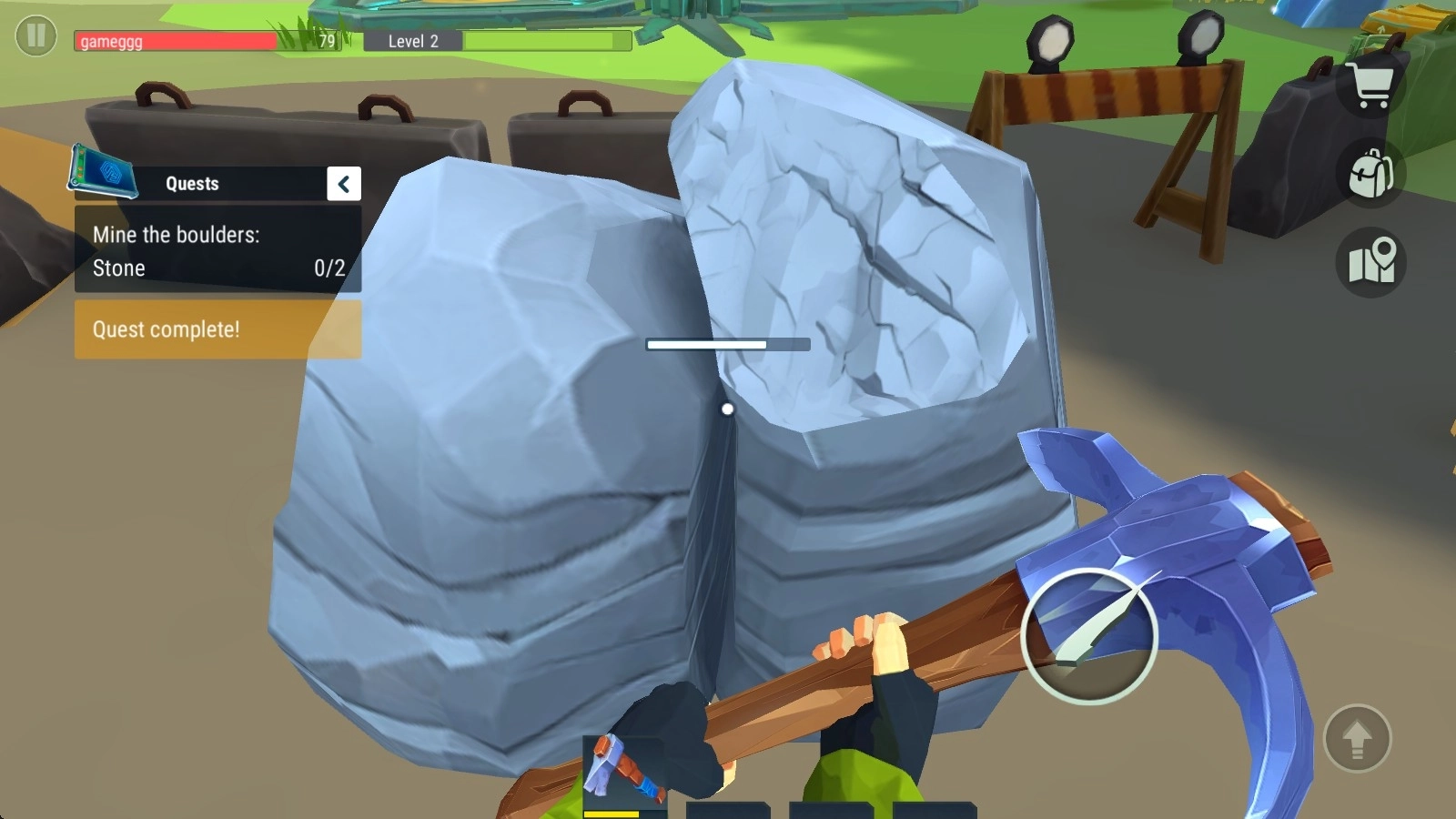Open the shop cart icon
This screenshot has width=1456, height=819.
pyautogui.click(x=1371, y=86)
